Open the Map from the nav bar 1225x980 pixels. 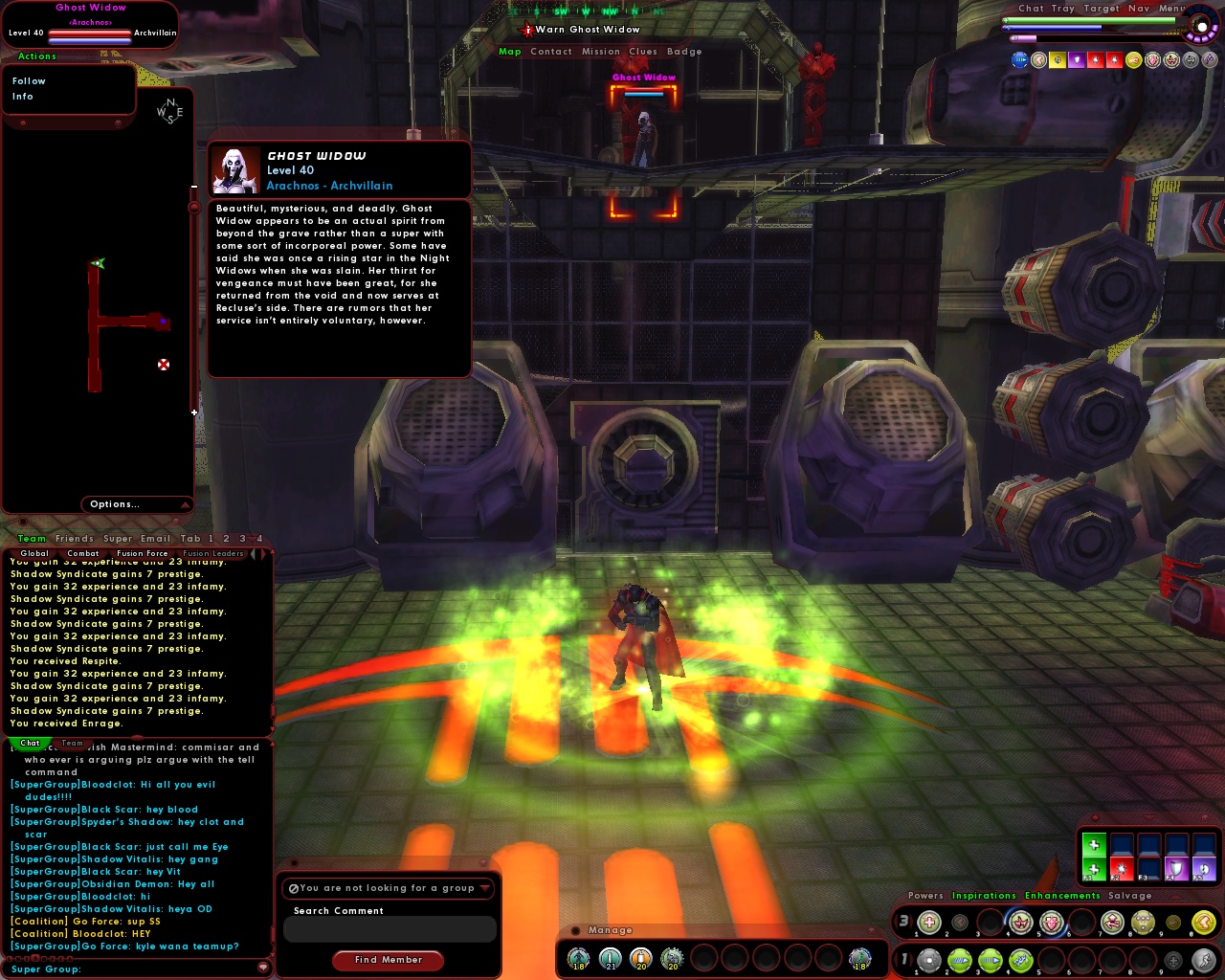pos(510,52)
